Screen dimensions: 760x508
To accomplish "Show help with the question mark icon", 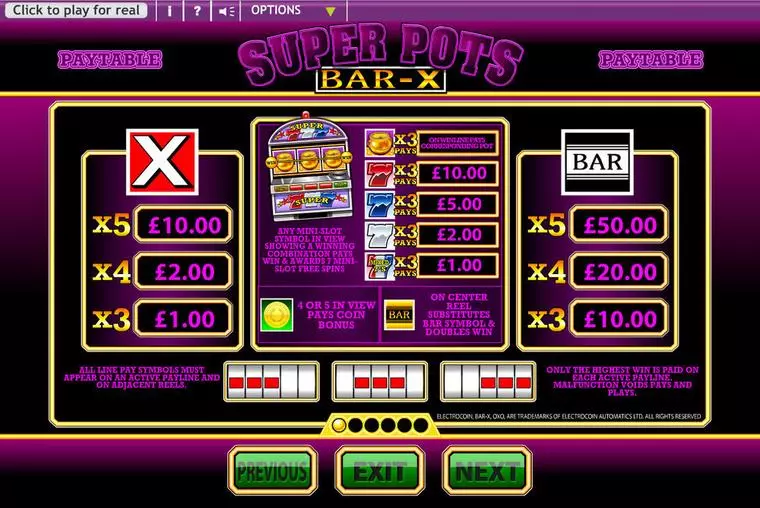I will 197,11.
